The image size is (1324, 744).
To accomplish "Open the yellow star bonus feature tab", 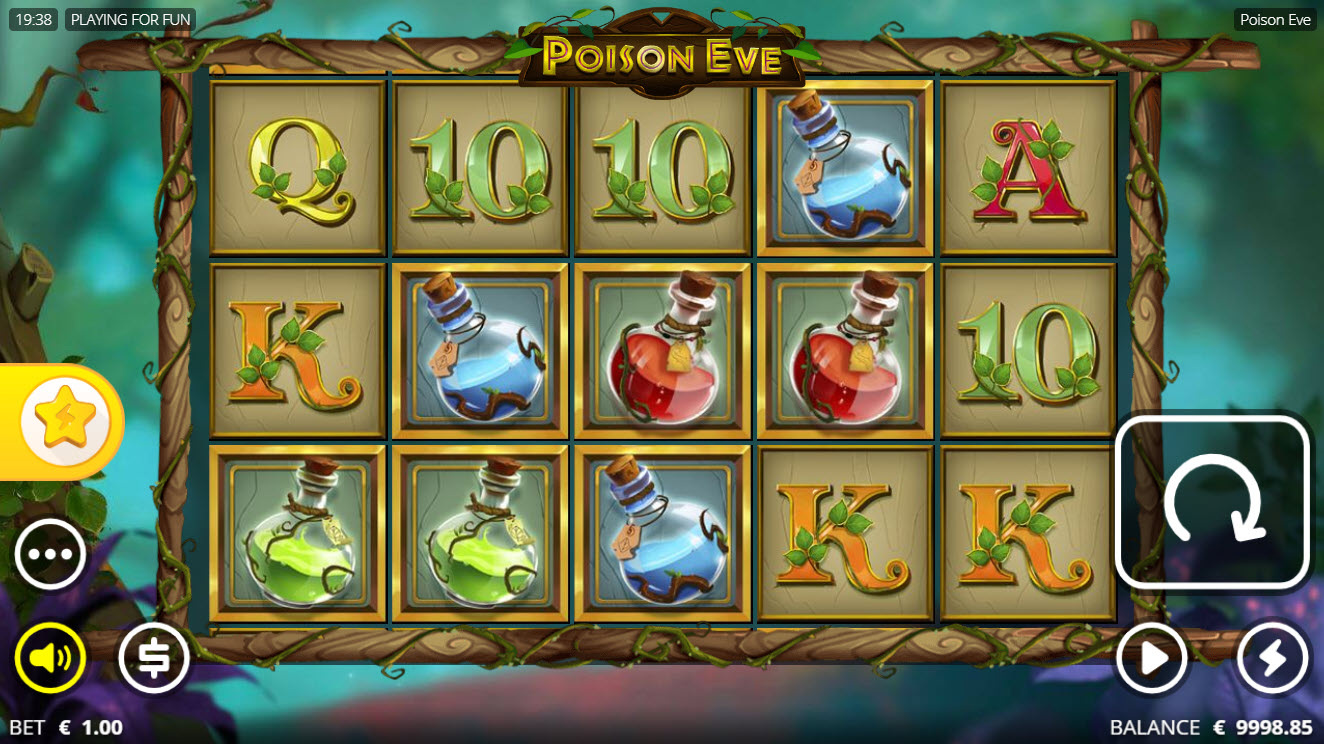I will coord(66,422).
